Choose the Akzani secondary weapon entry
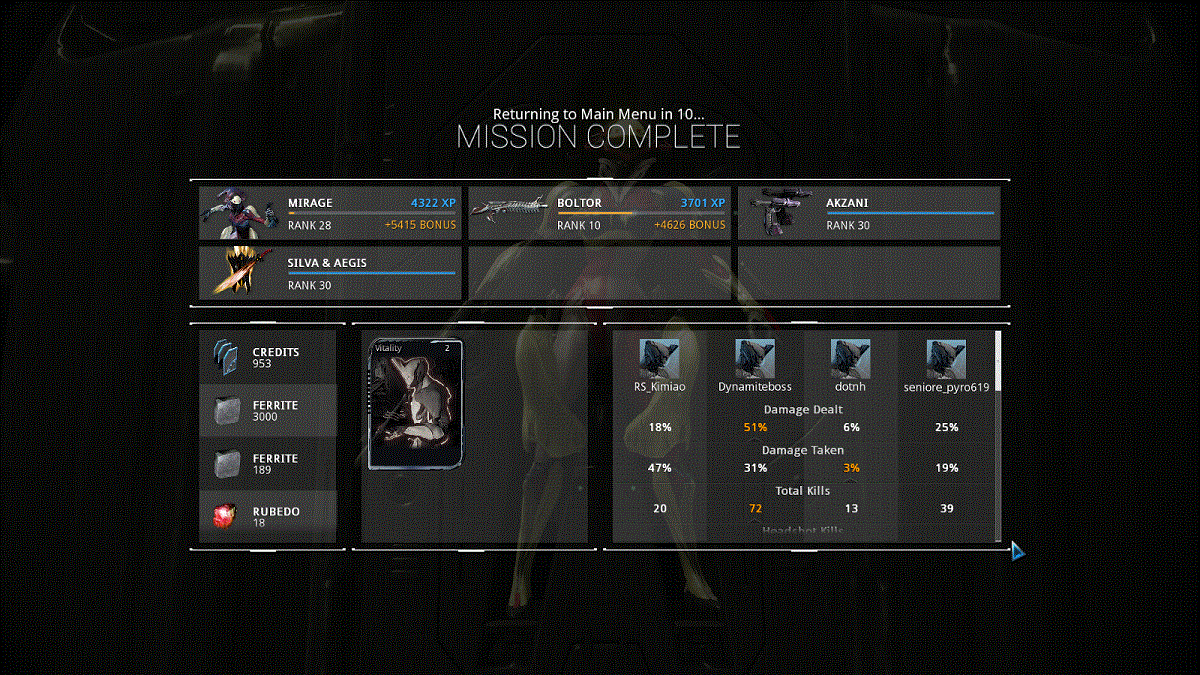Viewport: 1200px width, 675px height. [868, 213]
